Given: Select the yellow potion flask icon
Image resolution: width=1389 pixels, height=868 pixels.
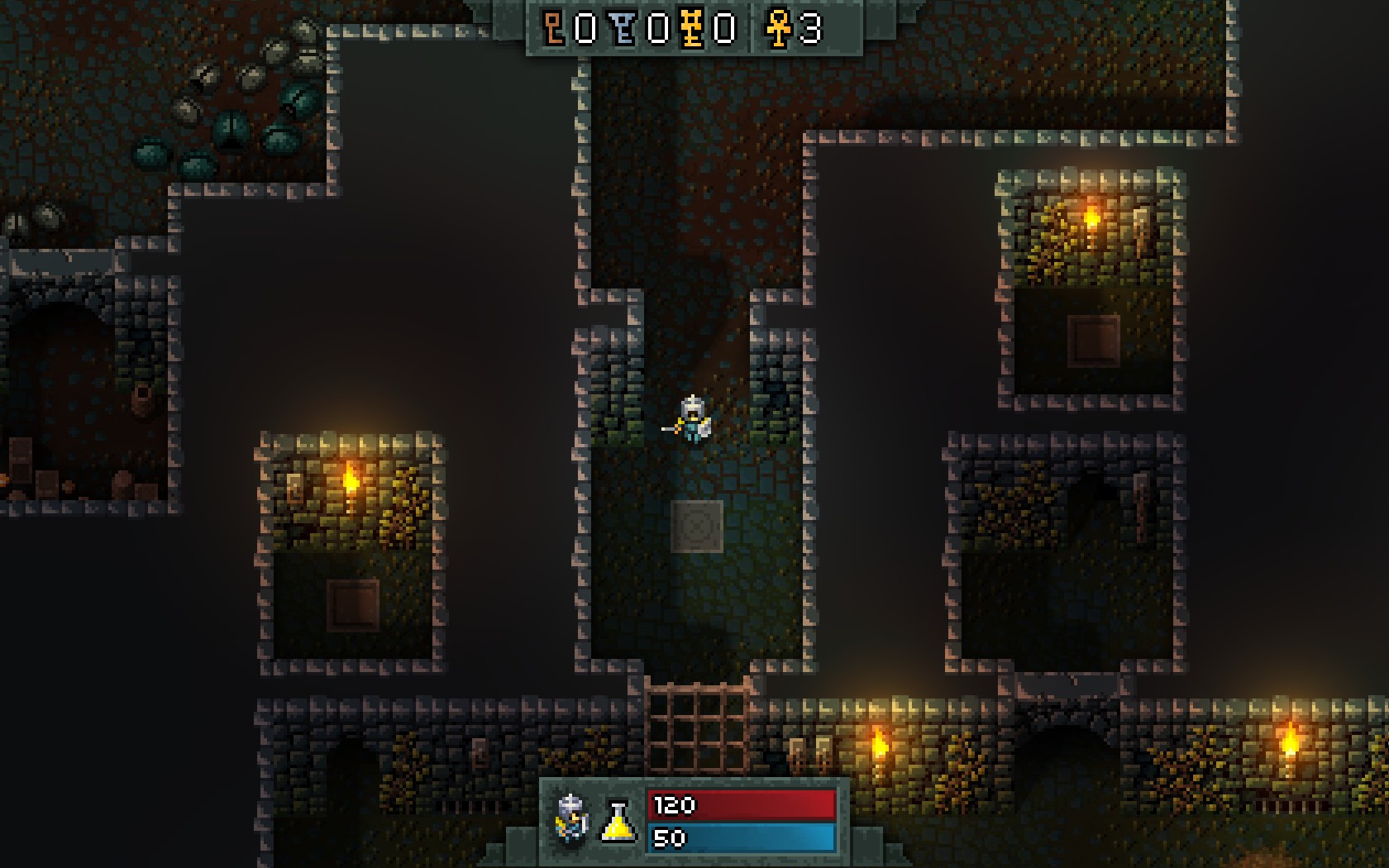Looking at the screenshot, I should click(x=618, y=822).
